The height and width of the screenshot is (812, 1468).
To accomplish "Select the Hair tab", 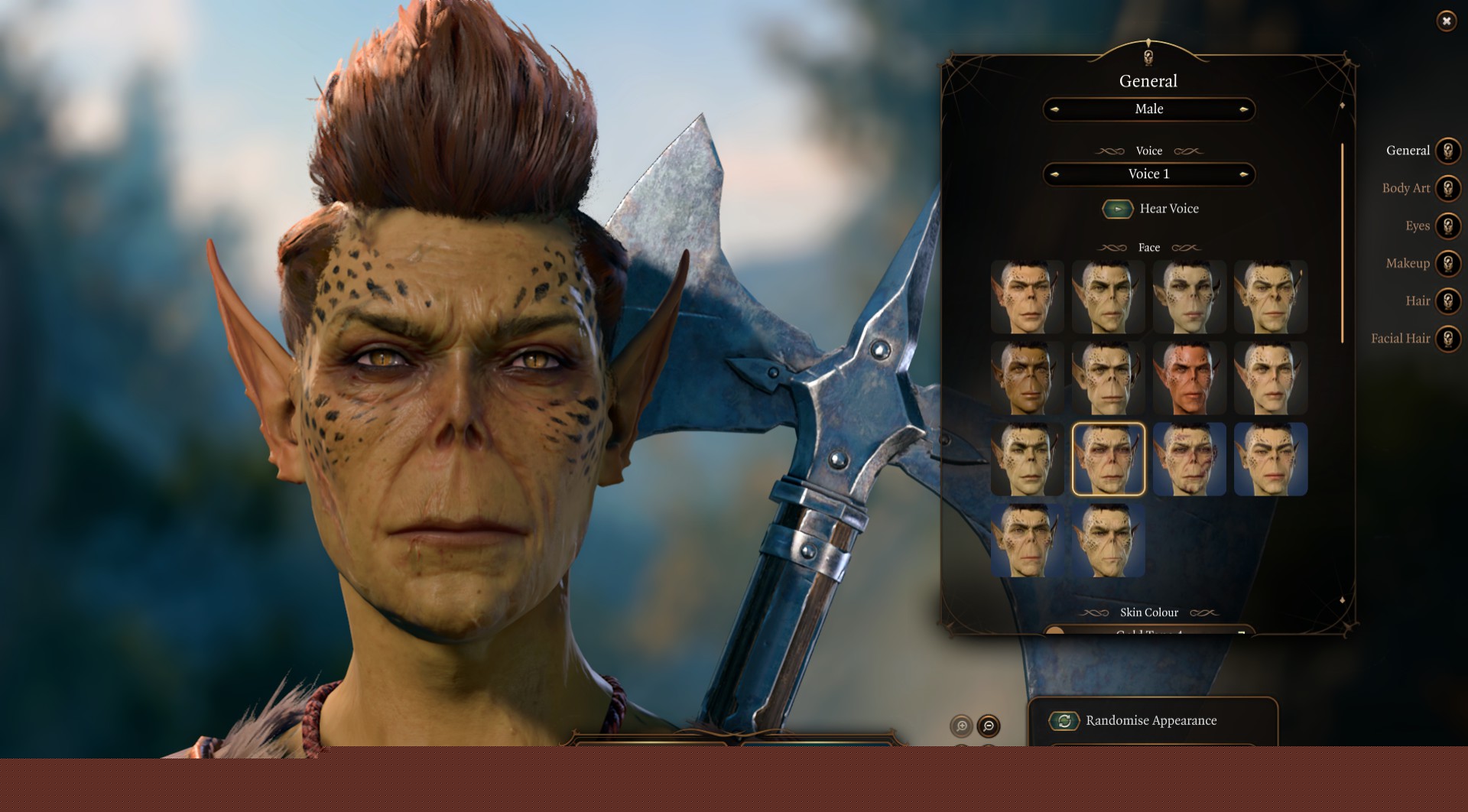I will pos(1447,301).
